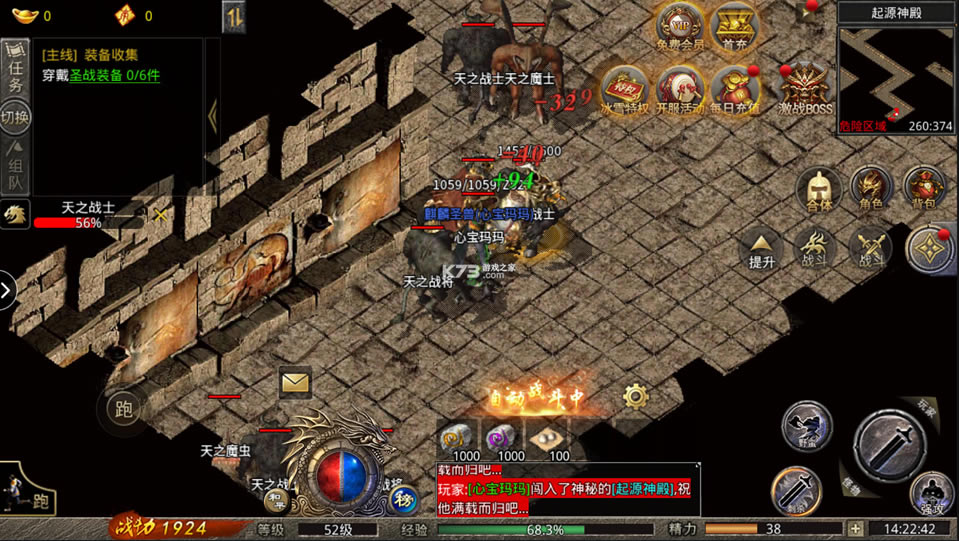Use the purple scroll with 1000 count

pos(505,438)
